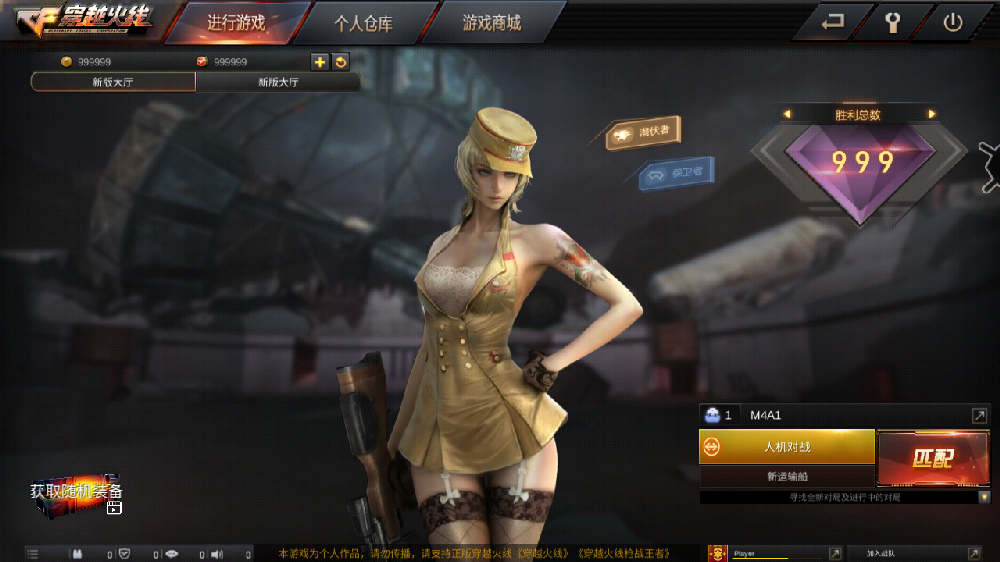Refresh currency with the circular arrow button
This screenshot has height=562, width=1000.
340,62
